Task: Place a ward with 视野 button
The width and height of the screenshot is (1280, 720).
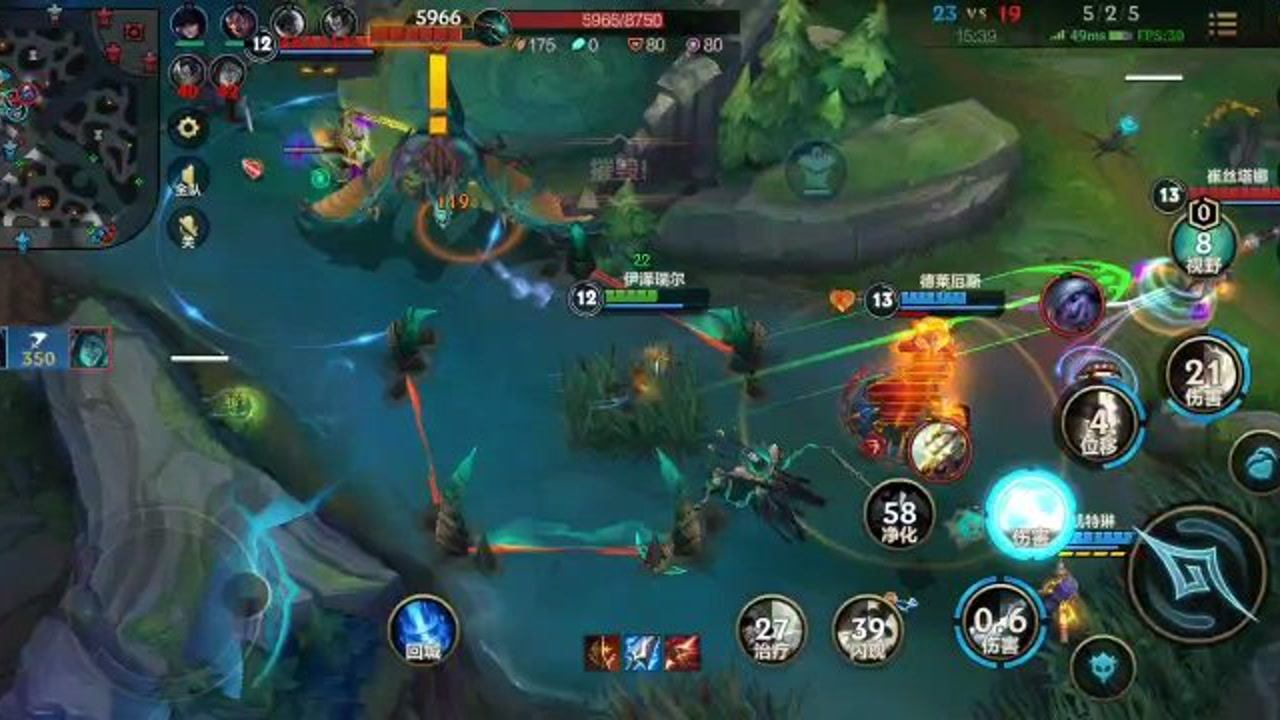Action: point(1203,245)
